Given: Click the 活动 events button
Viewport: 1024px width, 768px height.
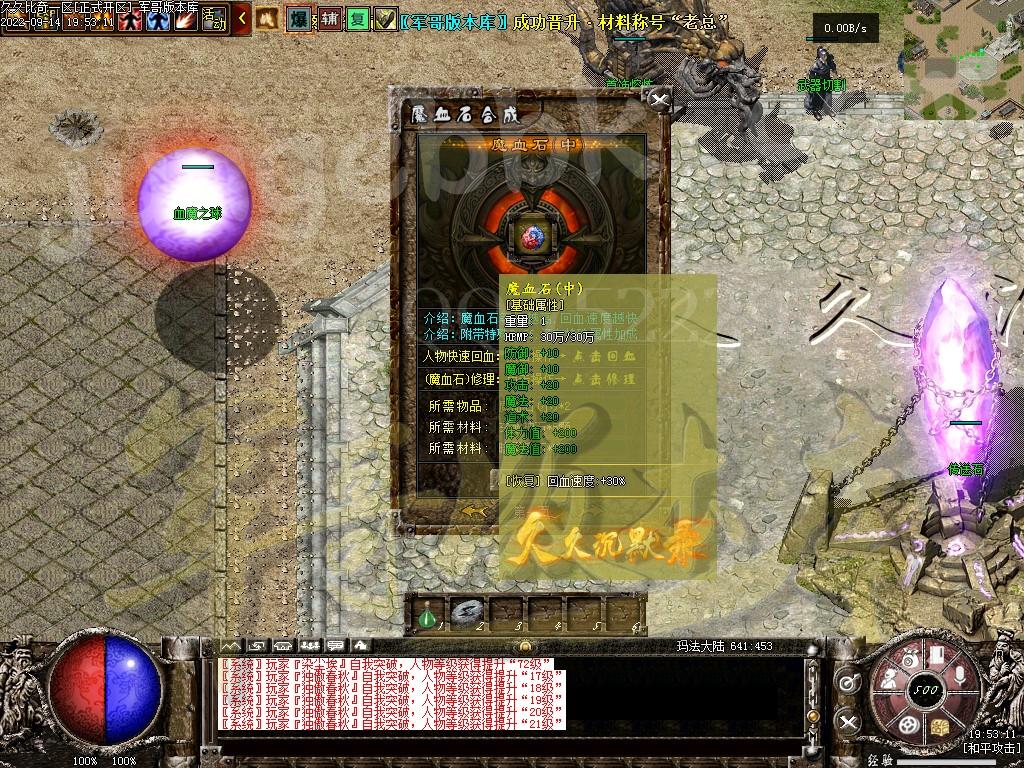Looking at the screenshot, I should [215, 18].
